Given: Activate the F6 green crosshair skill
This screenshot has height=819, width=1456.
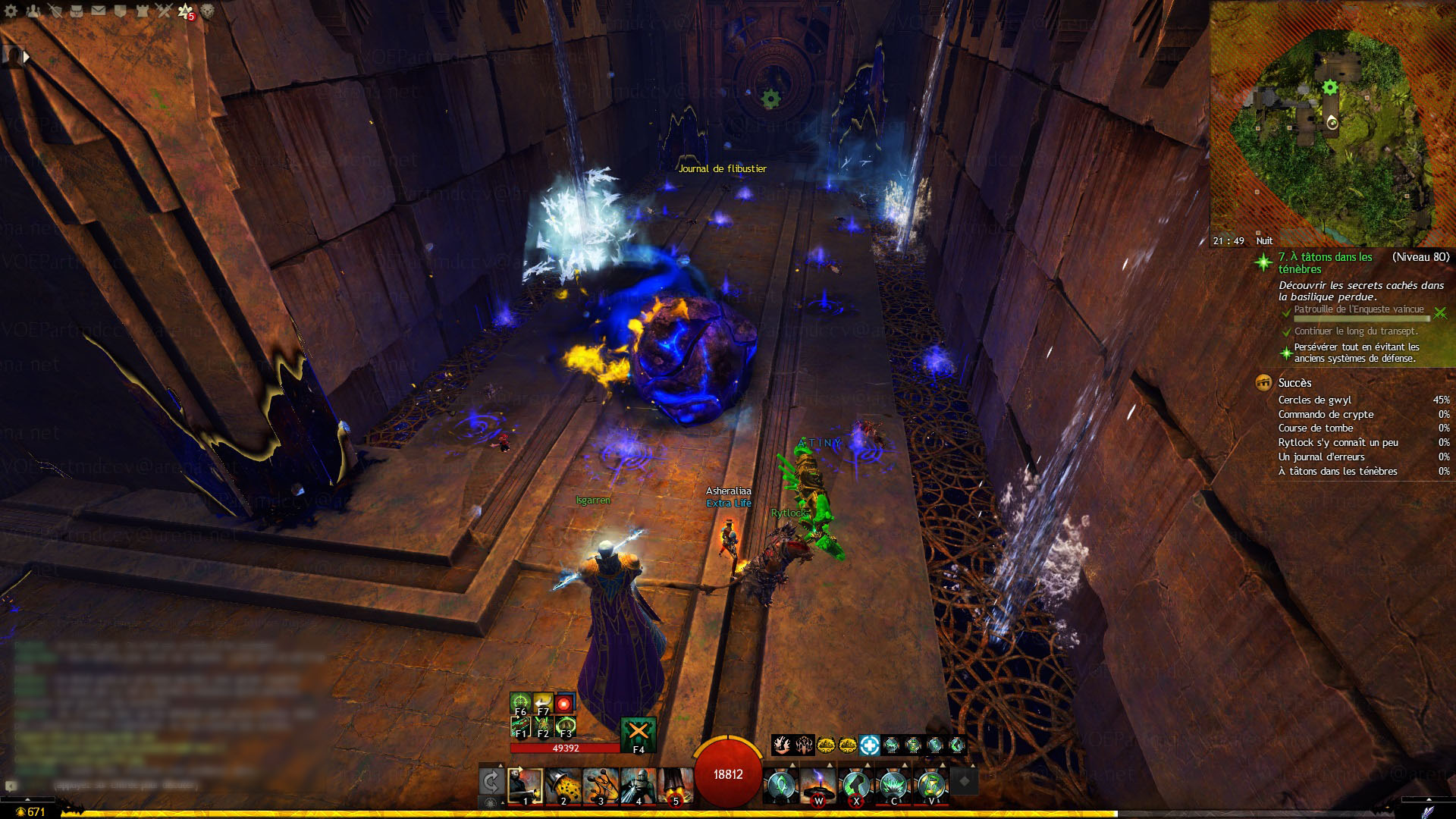Looking at the screenshot, I should click(520, 703).
